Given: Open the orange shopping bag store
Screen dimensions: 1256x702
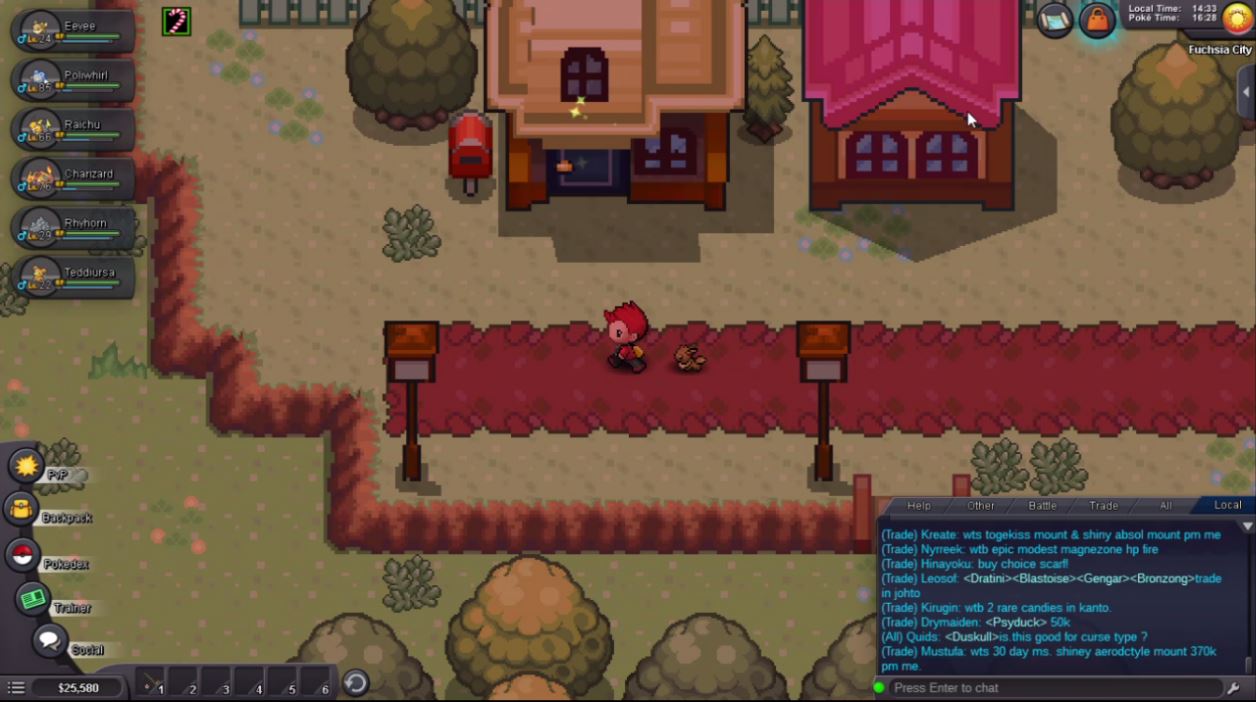Looking at the screenshot, I should [1097, 20].
